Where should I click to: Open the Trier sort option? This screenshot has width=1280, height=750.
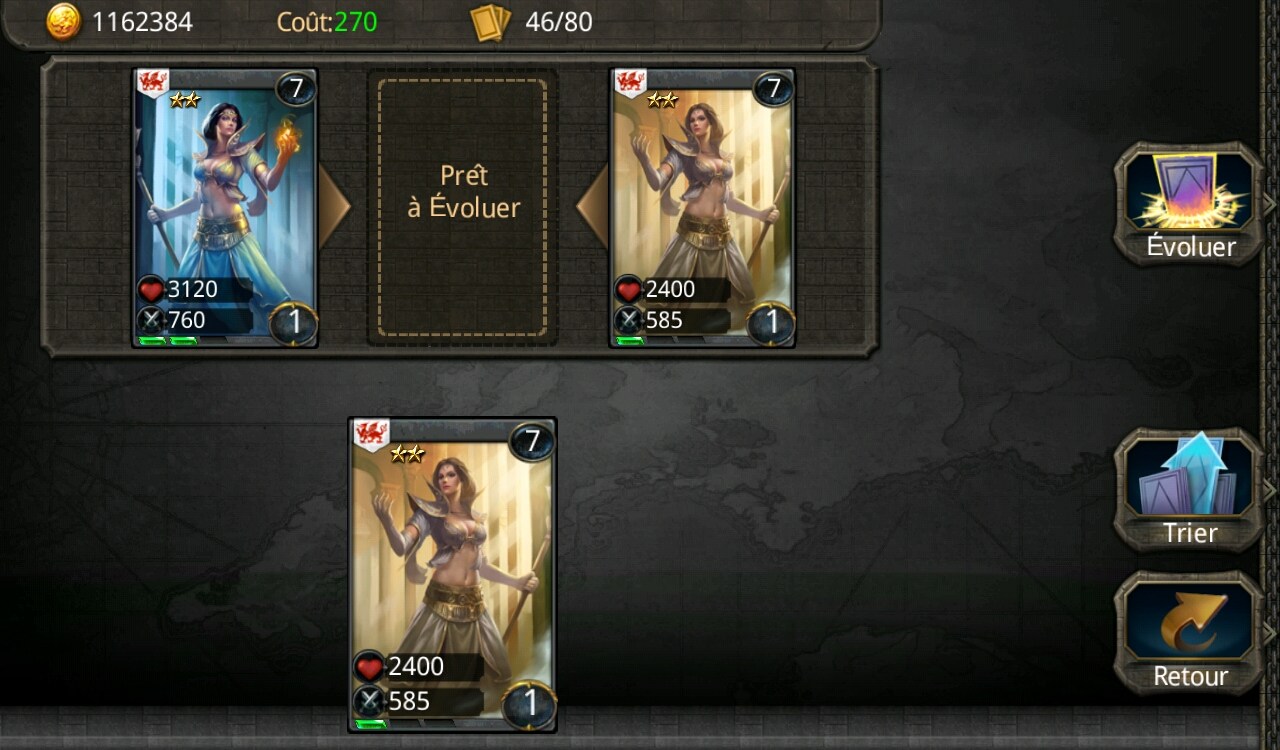(x=1190, y=490)
